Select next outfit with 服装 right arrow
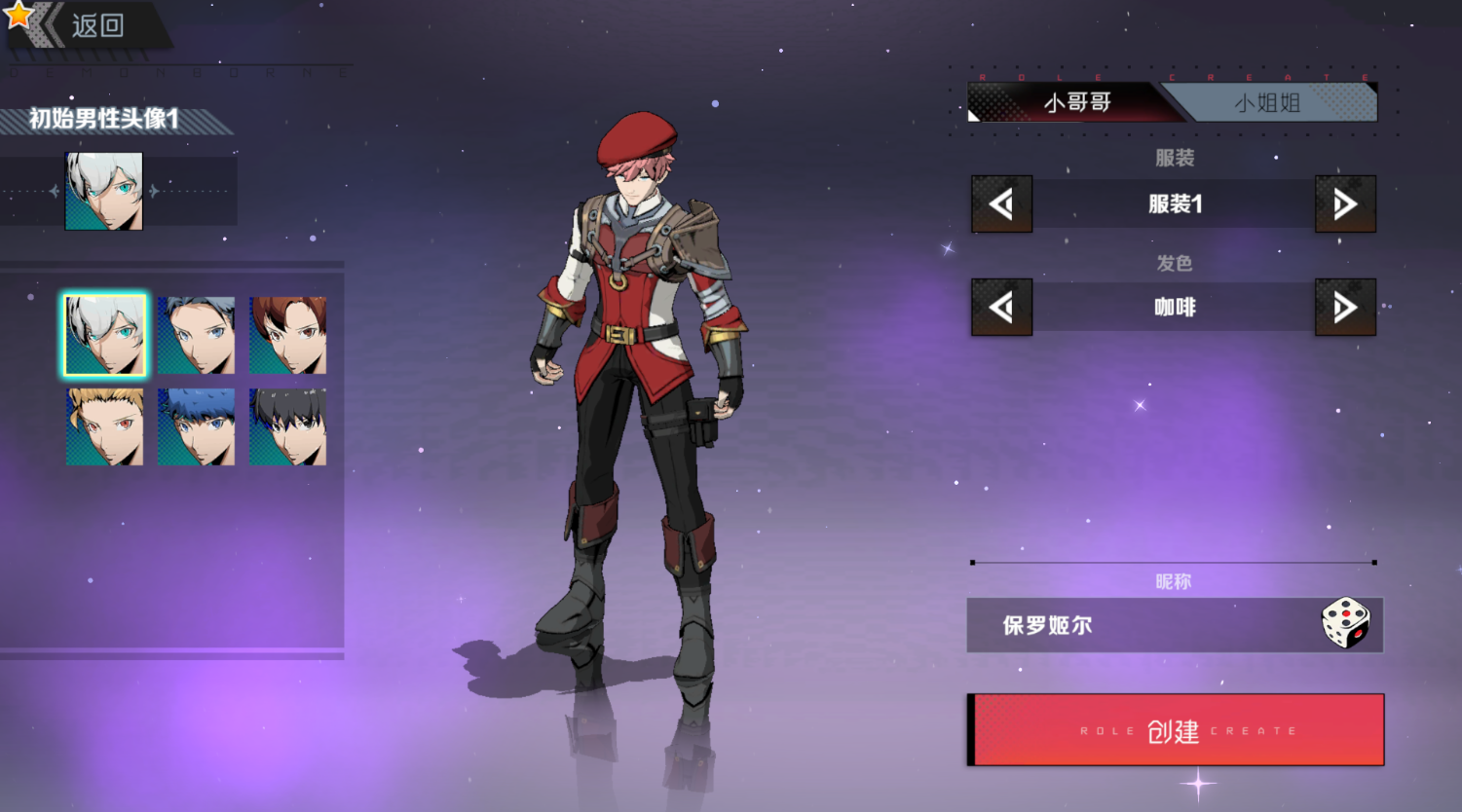 [x=1345, y=204]
